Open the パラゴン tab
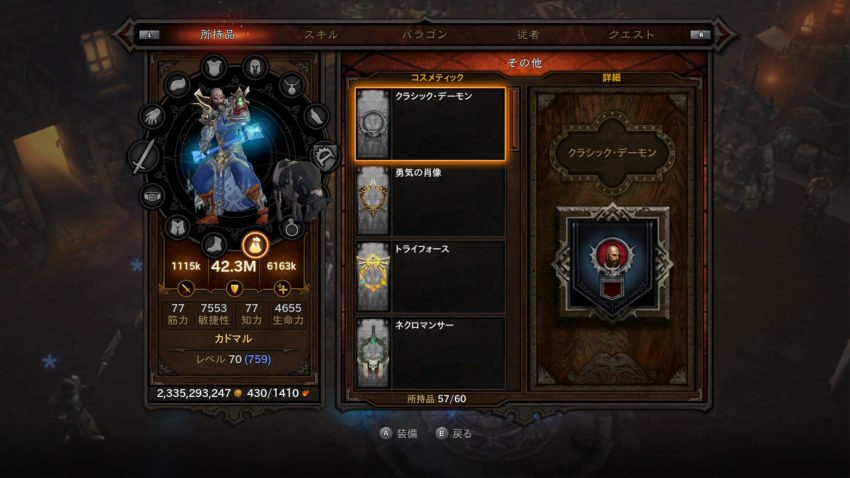This screenshot has height=478, width=850. [424, 34]
